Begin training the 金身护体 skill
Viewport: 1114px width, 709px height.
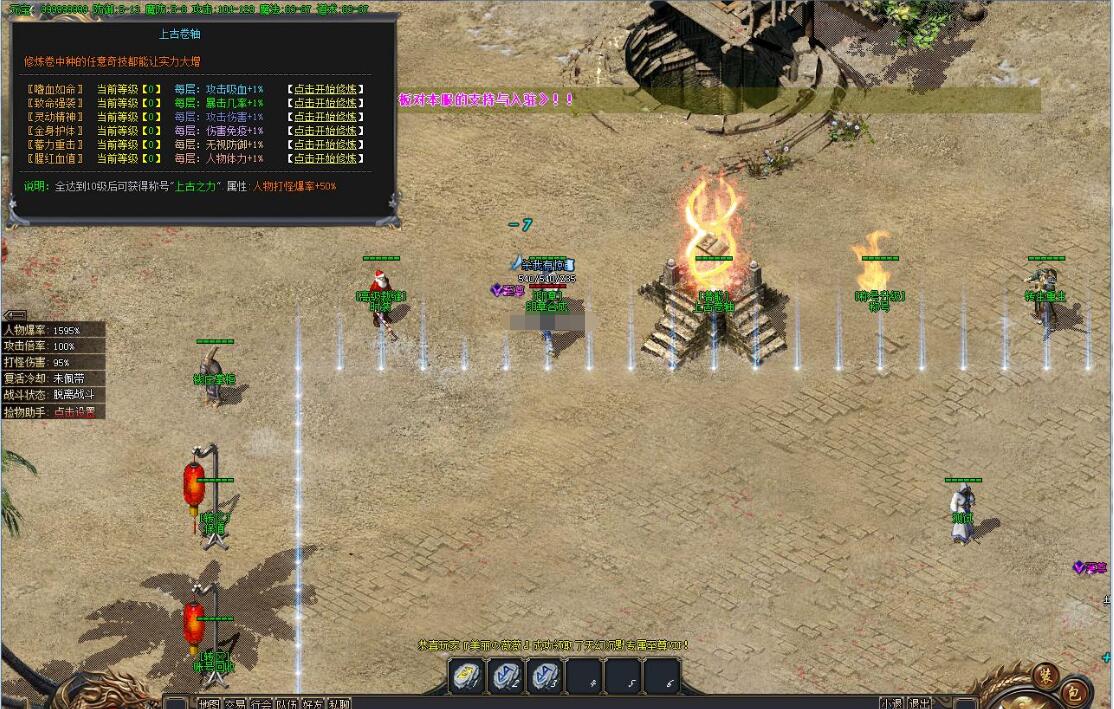(325, 131)
